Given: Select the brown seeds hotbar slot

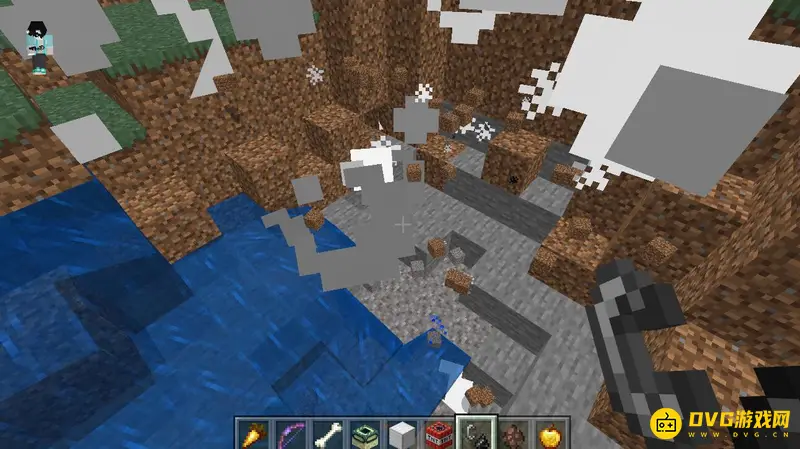Looking at the screenshot, I should click(513, 434).
